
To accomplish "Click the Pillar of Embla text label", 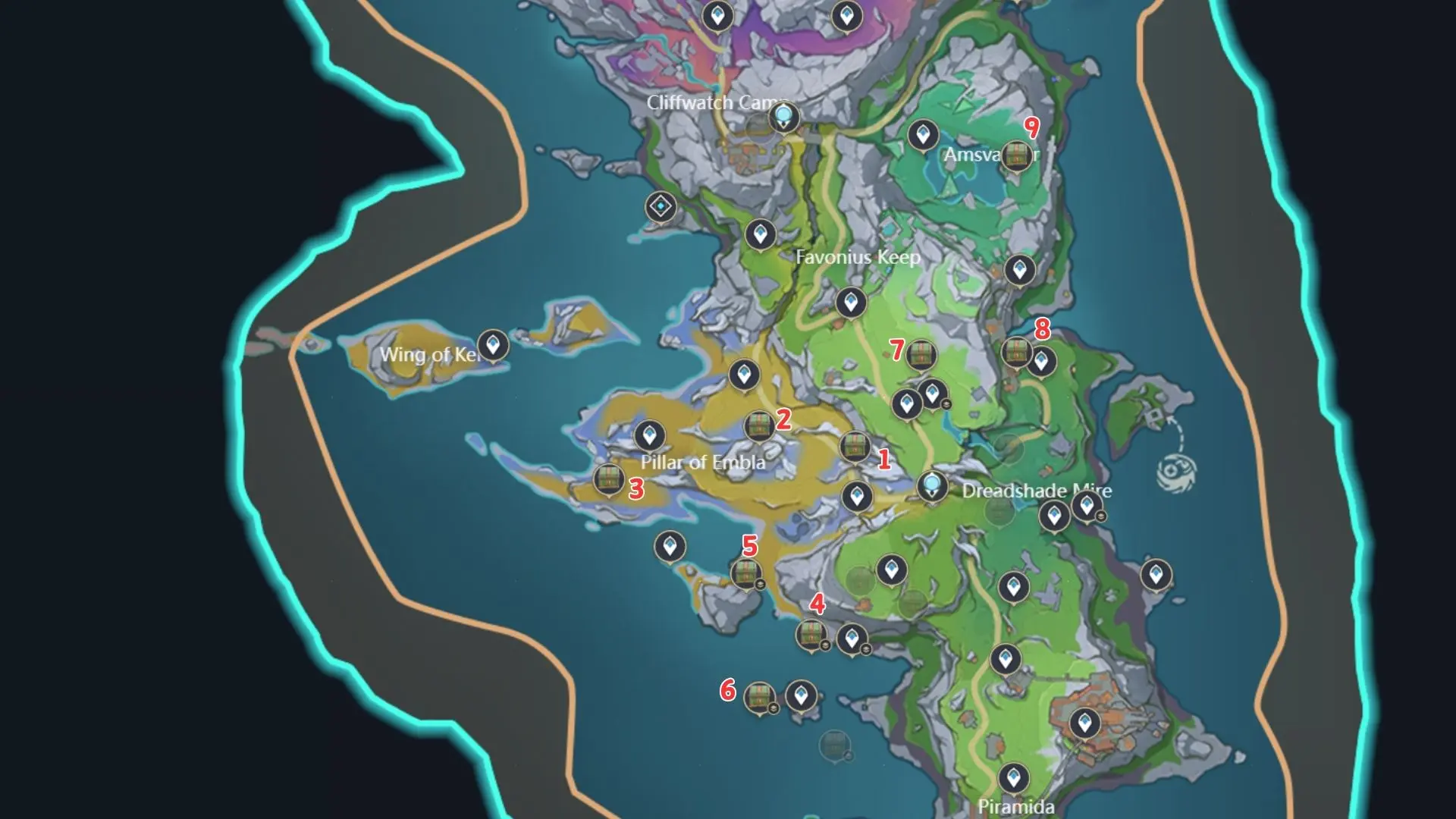I will click(701, 460).
